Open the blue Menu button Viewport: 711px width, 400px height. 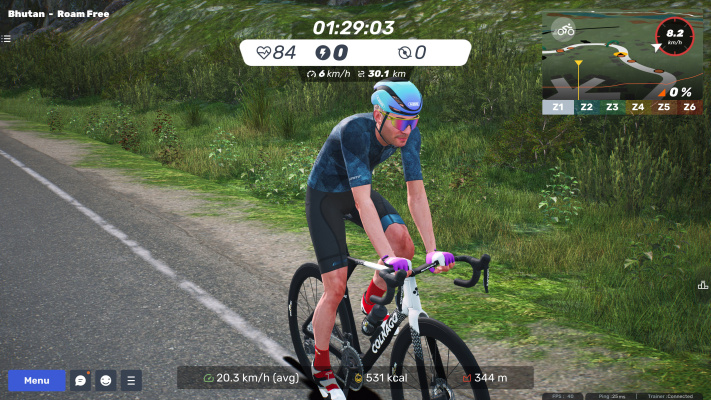[x=37, y=380]
